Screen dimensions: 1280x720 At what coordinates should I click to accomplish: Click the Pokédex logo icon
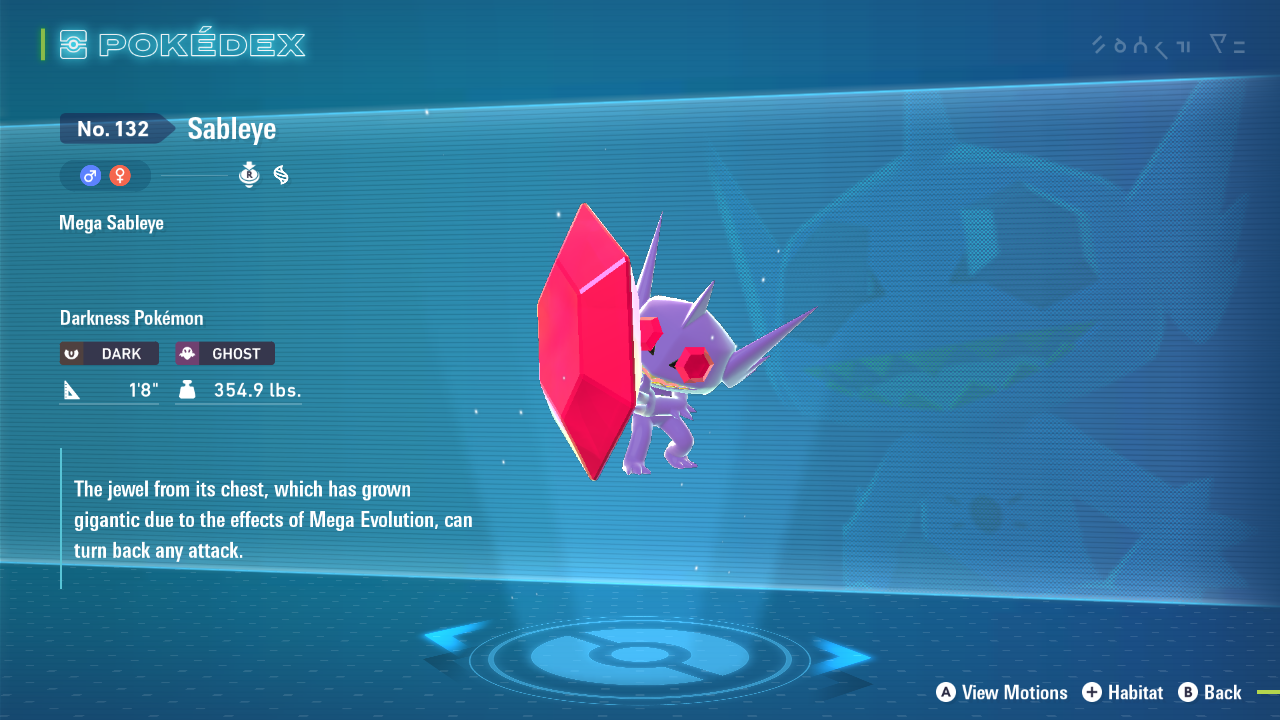point(75,43)
